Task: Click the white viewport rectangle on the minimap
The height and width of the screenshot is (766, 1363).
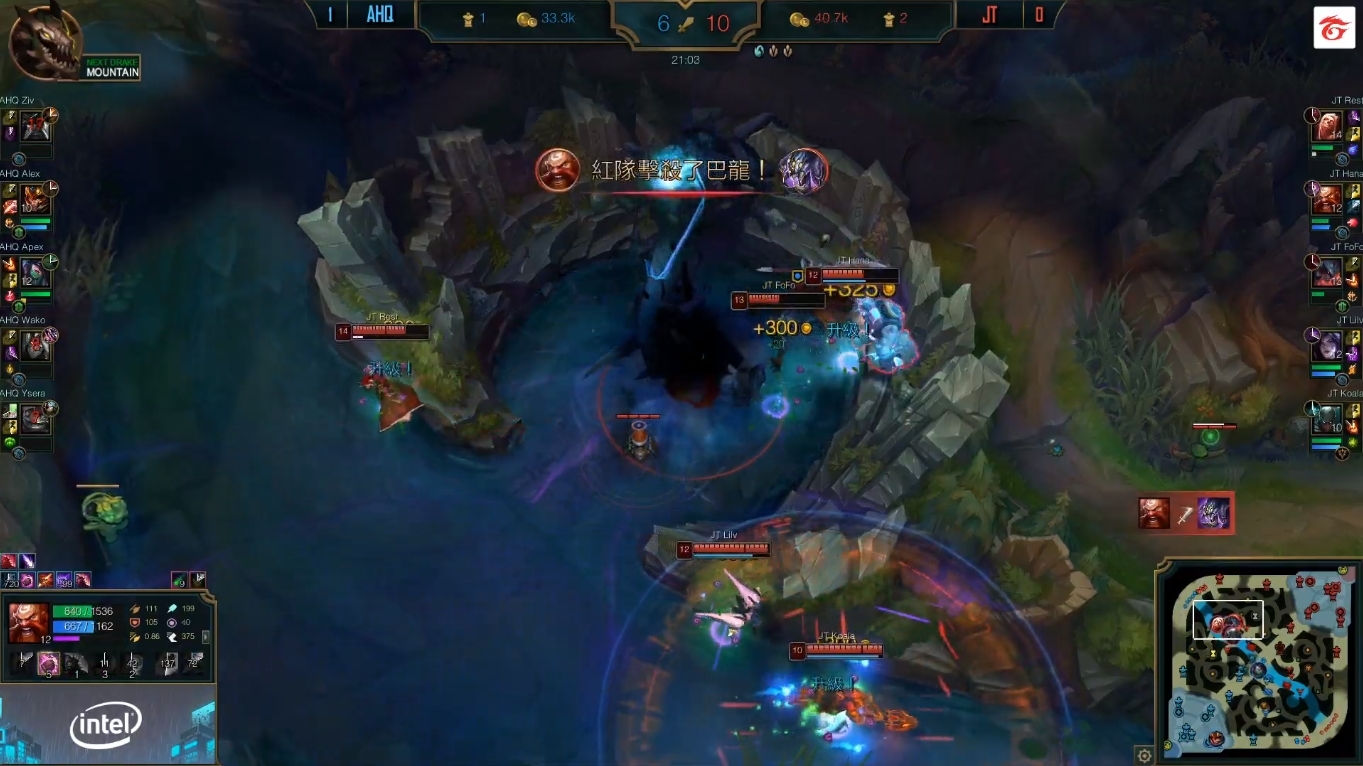Action: (1228, 619)
